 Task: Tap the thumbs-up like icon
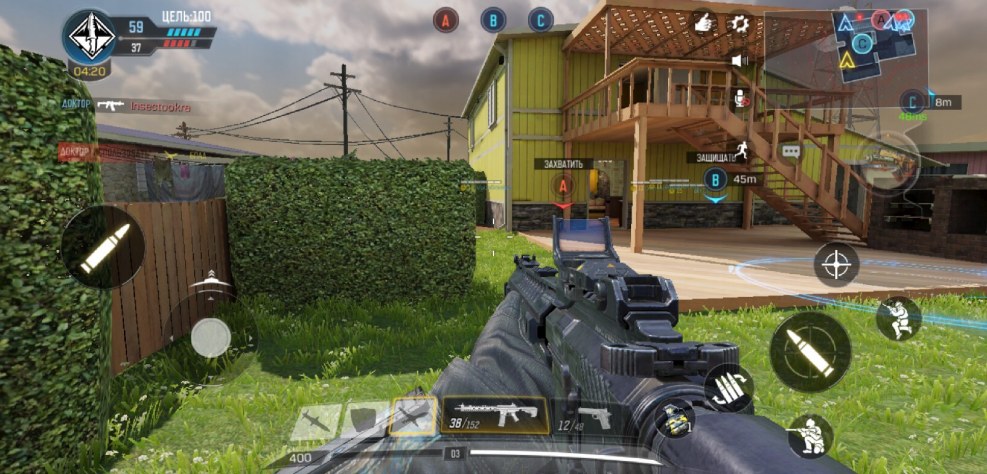click(x=705, y=22)
